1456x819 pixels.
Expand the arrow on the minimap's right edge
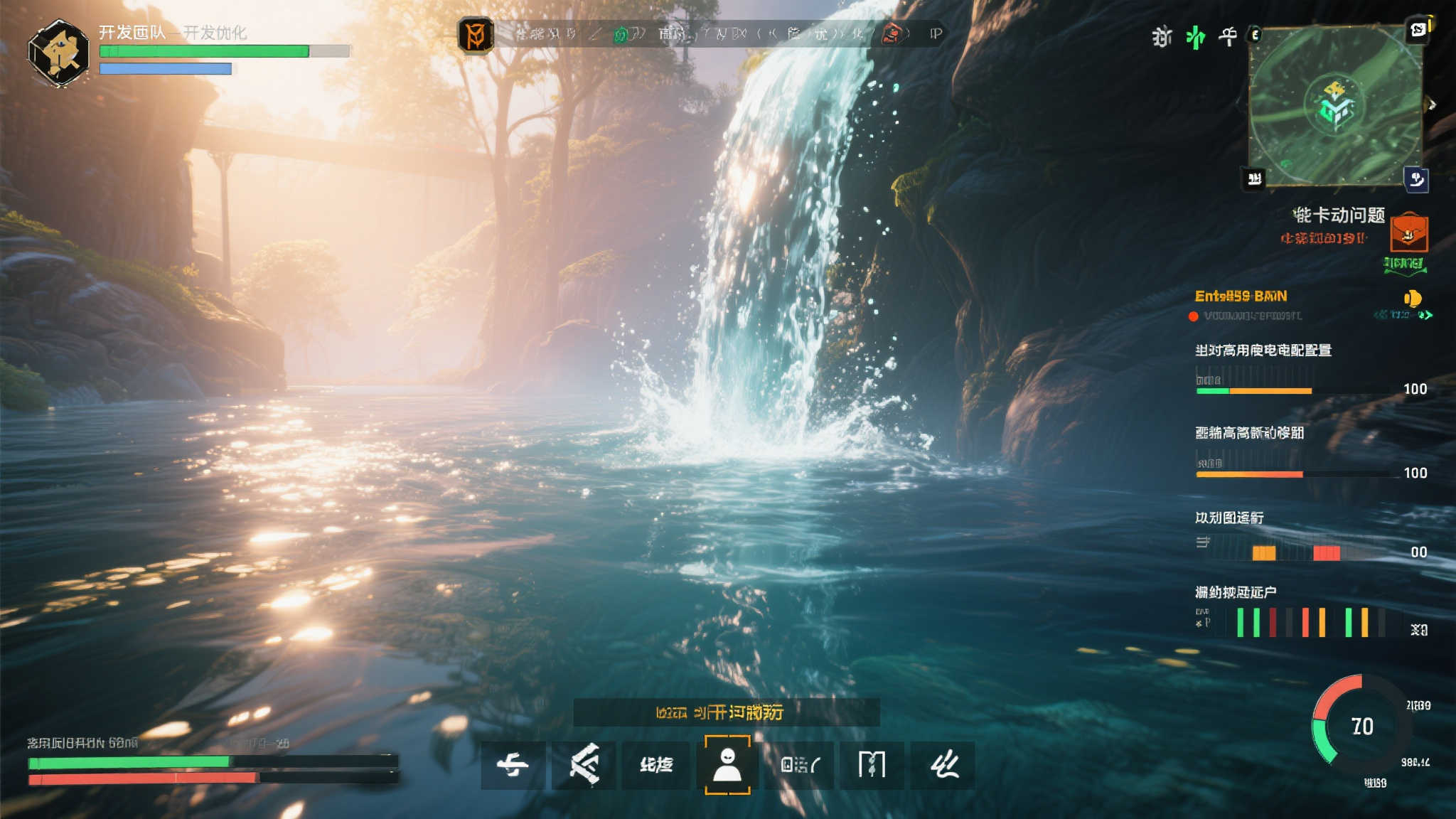pos(1432,105)
